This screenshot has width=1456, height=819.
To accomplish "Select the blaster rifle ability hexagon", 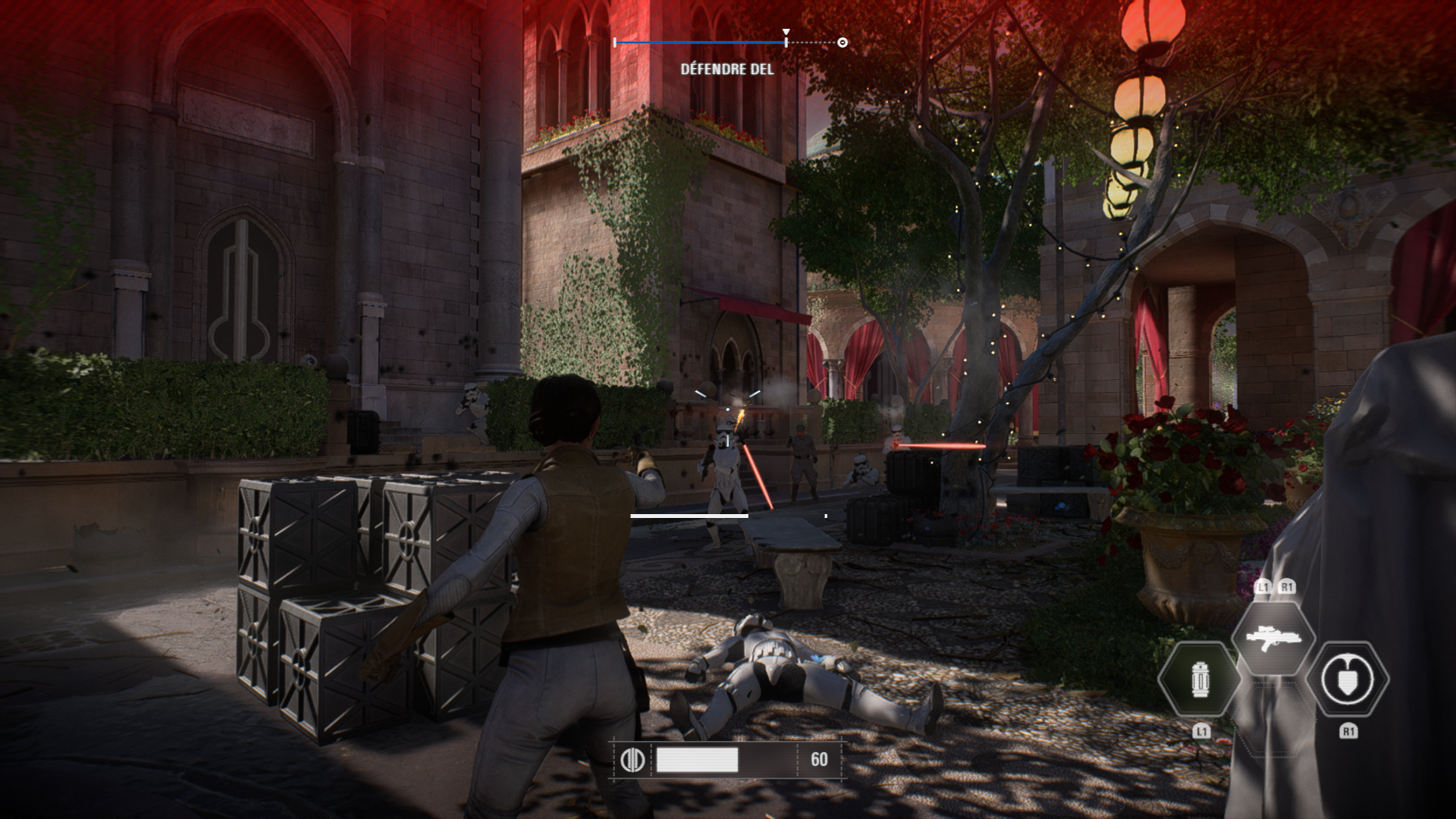I will coord(1273,638).
